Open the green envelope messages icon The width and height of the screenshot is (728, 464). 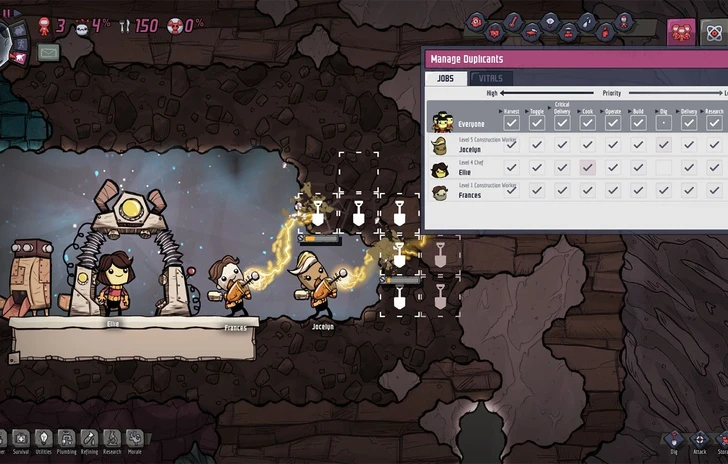click(x=48, y=50)
